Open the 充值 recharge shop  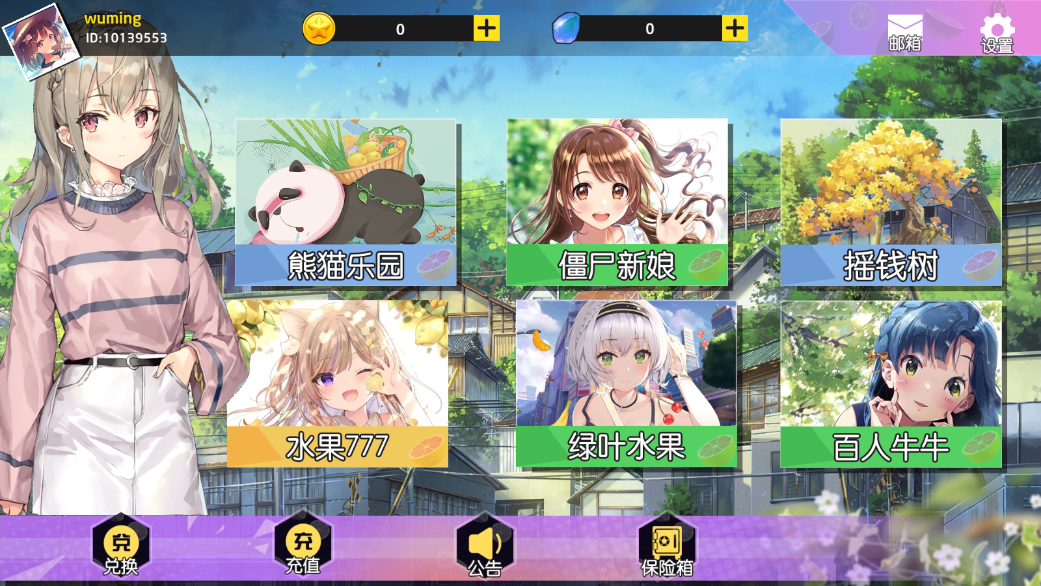(x=302, y=546)
